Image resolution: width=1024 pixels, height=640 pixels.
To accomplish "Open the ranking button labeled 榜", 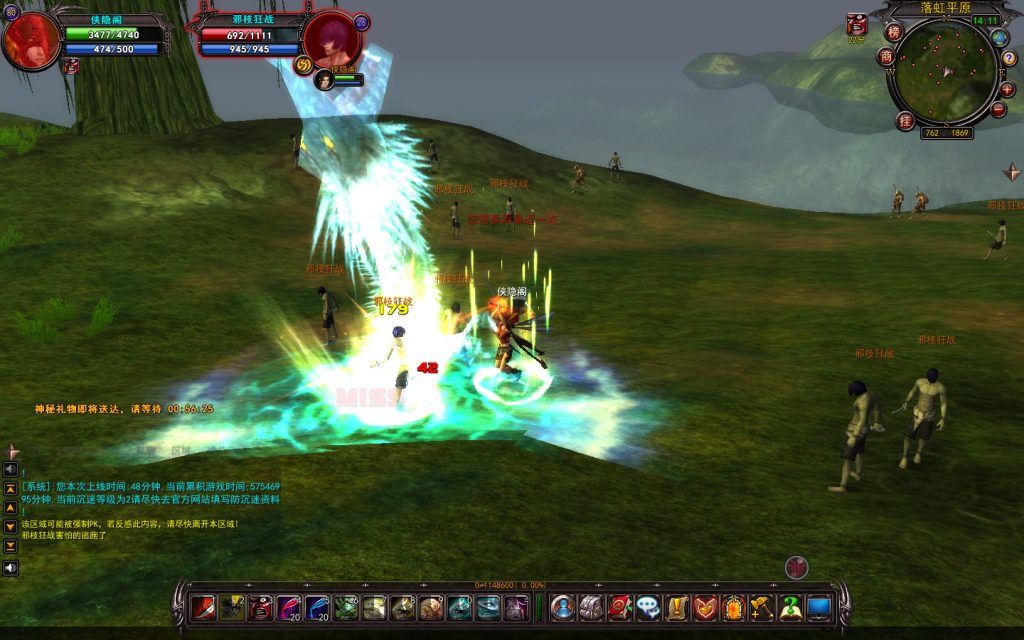I will coord(893,33).
